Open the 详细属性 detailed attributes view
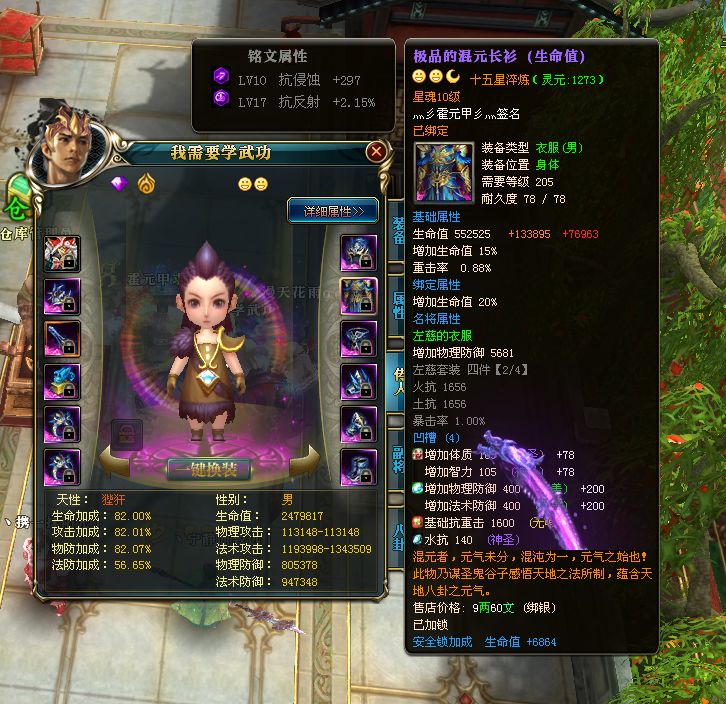 coord(333,210)
